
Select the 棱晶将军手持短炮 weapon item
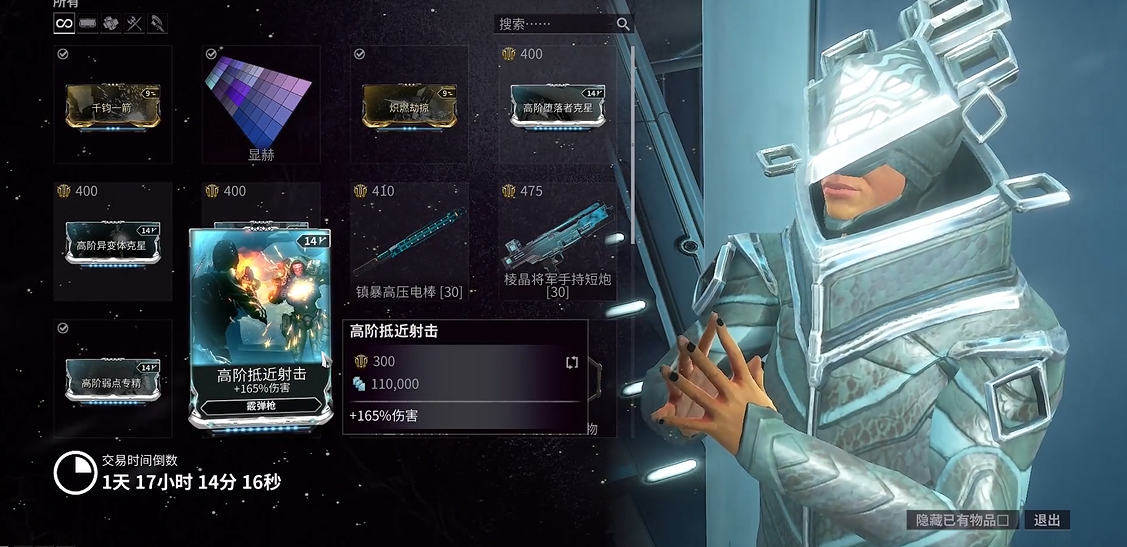558,243
